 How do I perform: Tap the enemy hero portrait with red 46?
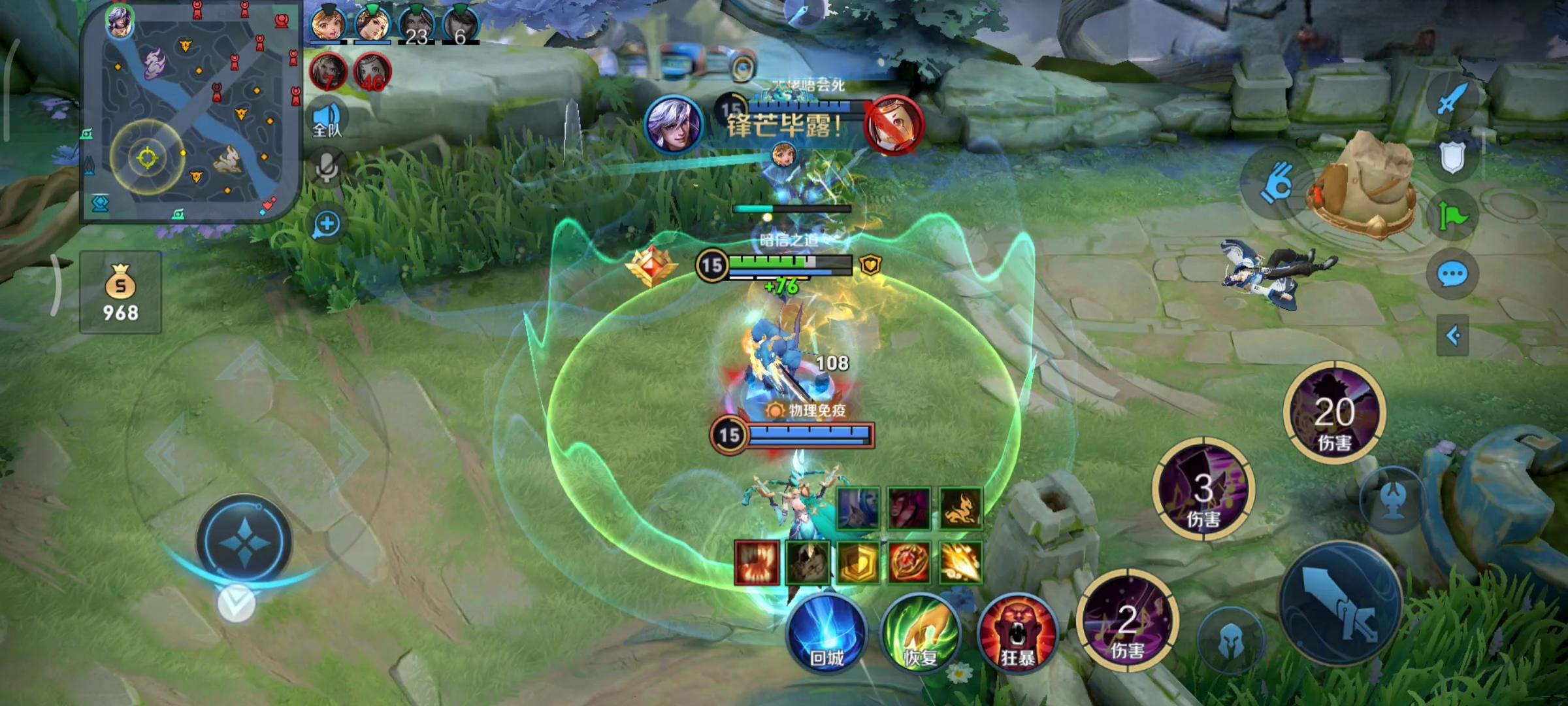coord(372,73)
